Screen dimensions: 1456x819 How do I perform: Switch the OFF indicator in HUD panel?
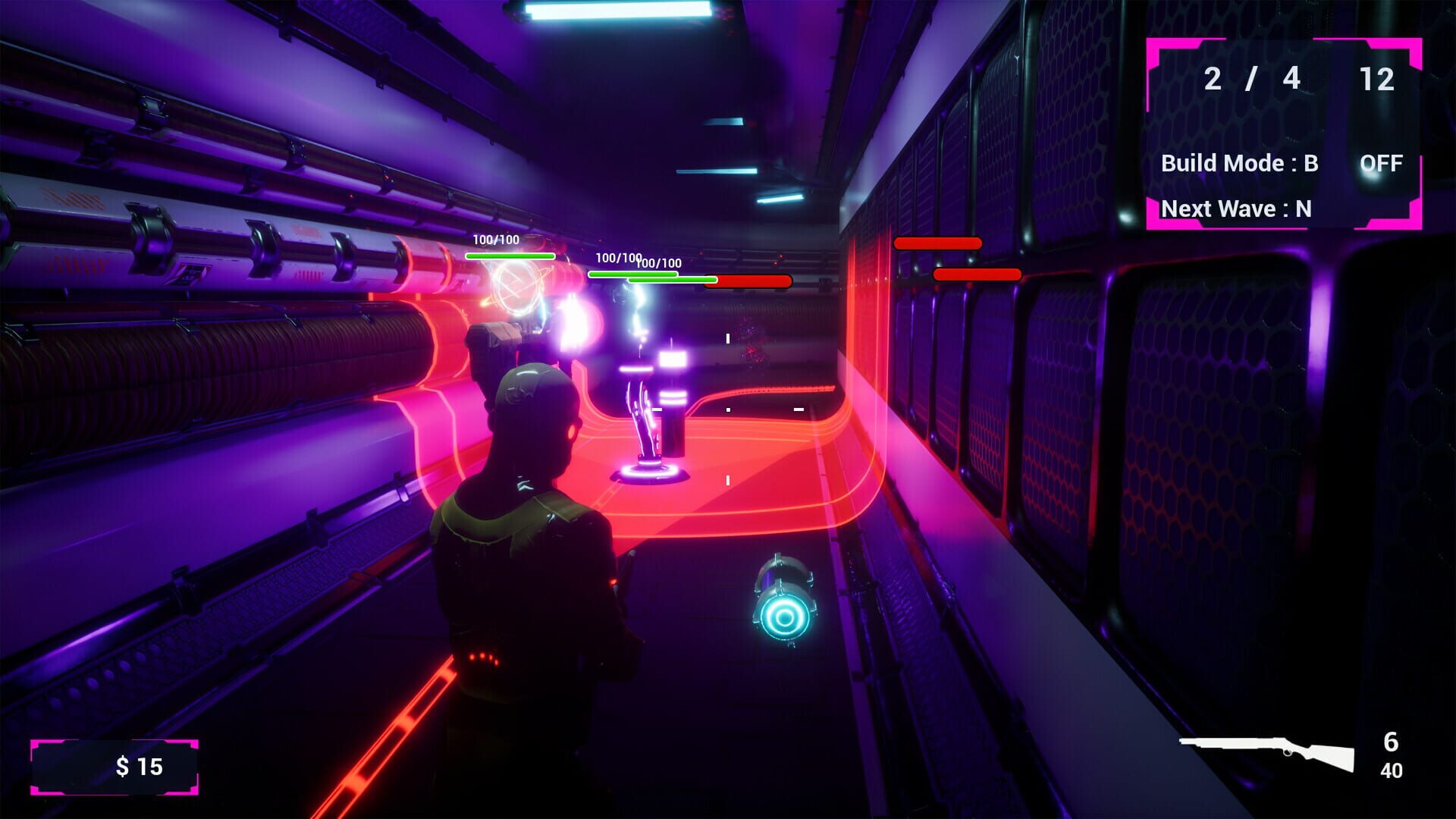pos(1382,163)
